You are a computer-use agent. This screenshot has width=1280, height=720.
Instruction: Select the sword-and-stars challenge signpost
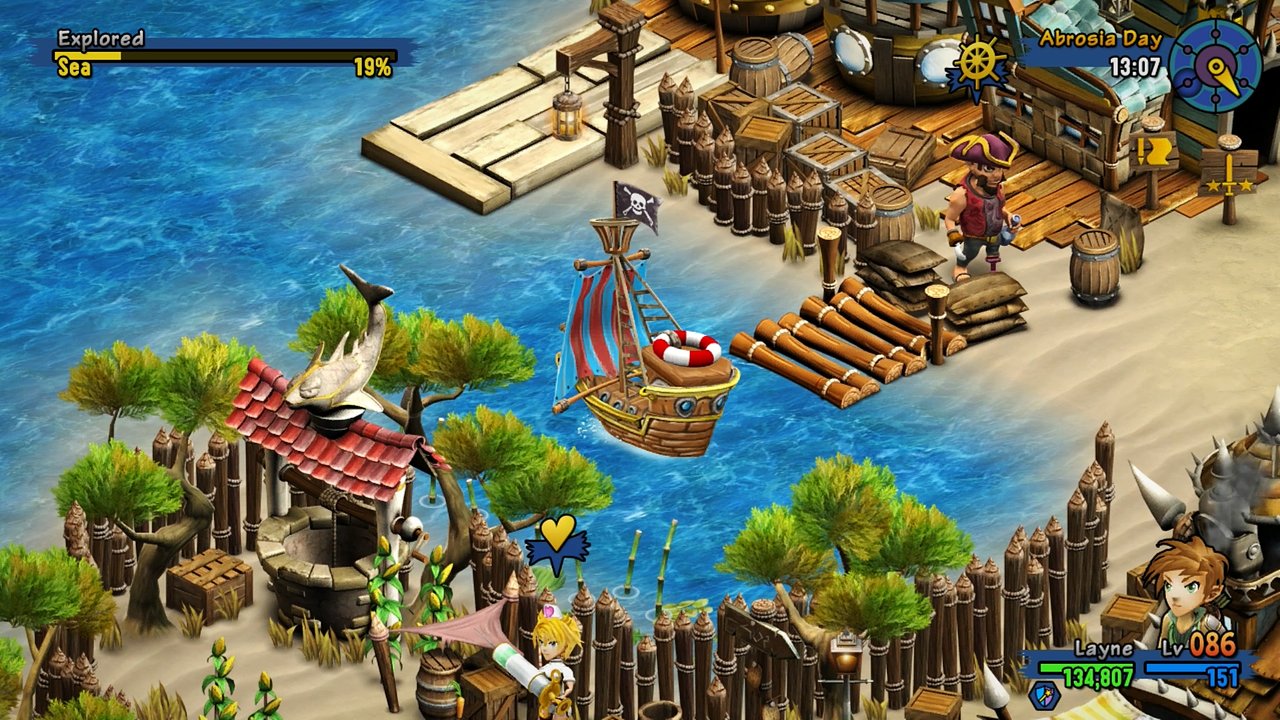click(1229, 175)
